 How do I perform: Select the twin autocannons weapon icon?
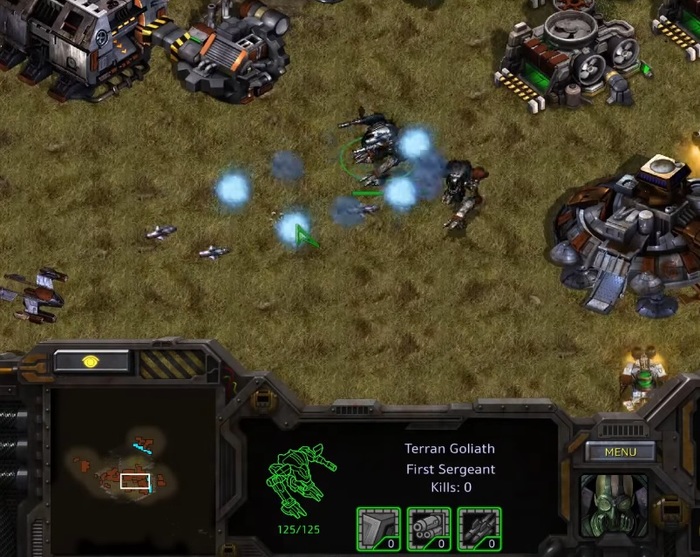pyautogui.click(x=428, y=529)
